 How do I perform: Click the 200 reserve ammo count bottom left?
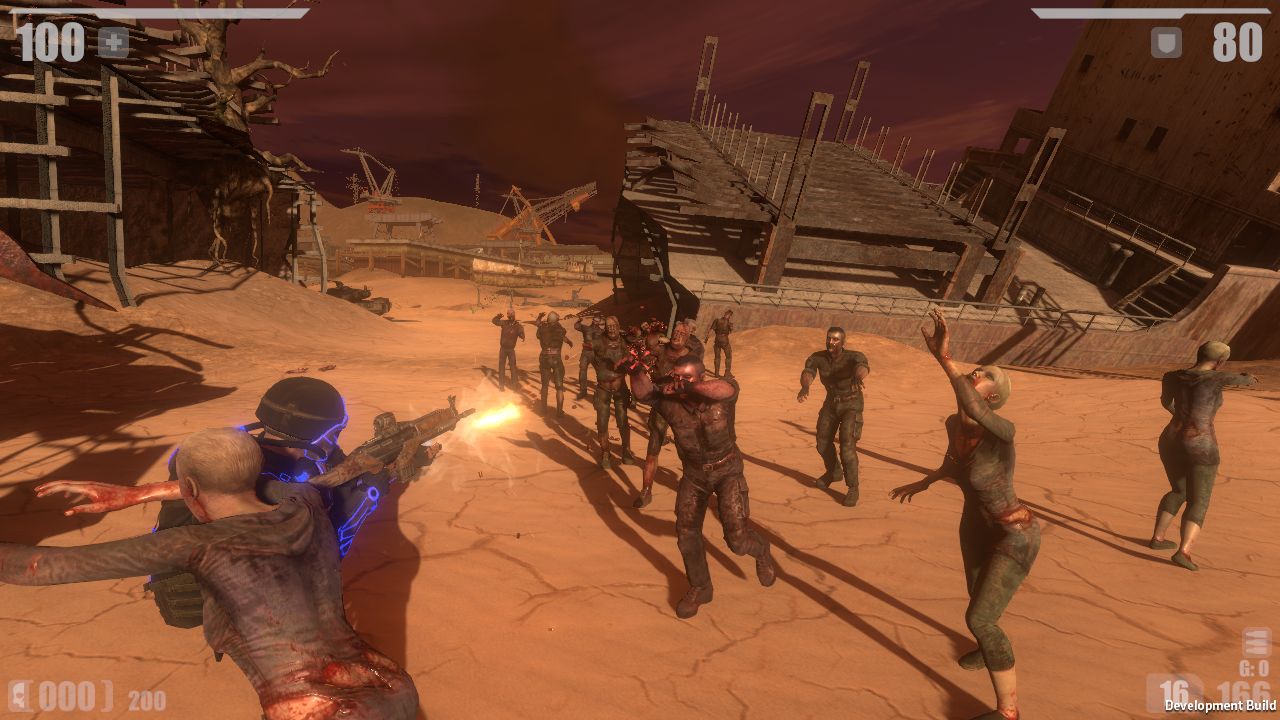pyautogui.click(x=147, y=698)
